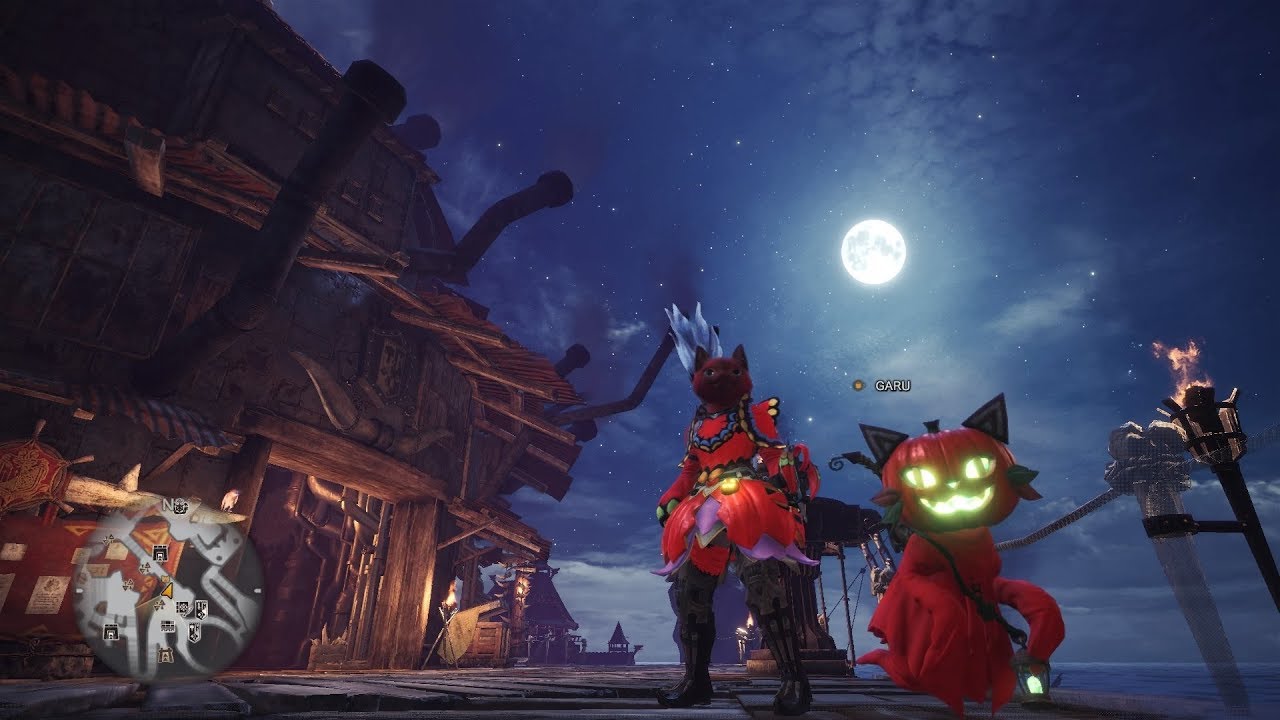Toggle the striped platform marker on the minimap
Image resolution: width=1280 pixels, height=720 pixels.
[x=167, y=627]
